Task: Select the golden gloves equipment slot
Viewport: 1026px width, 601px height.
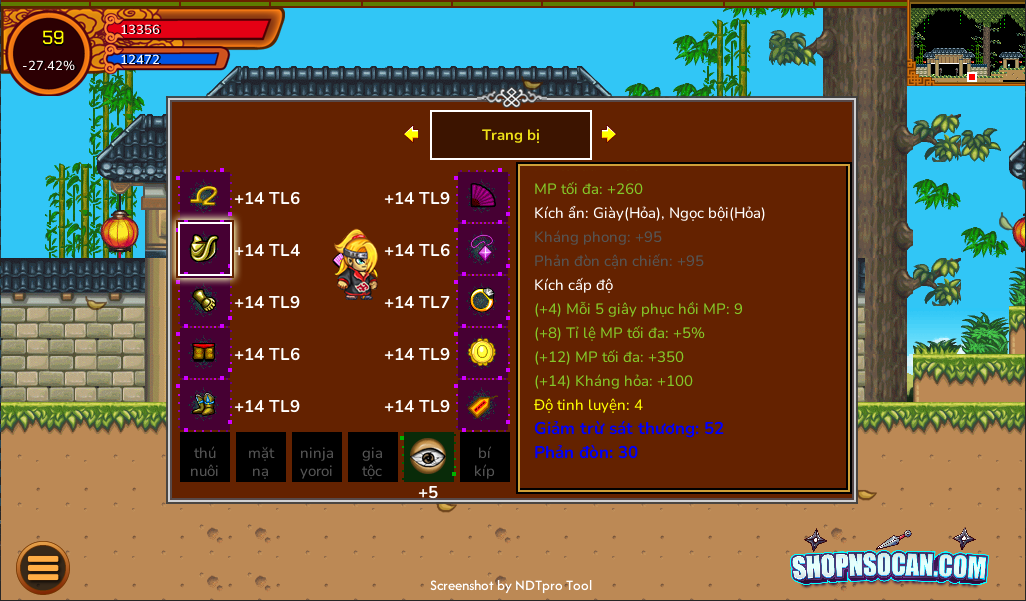Action: [x=205, y=301]
